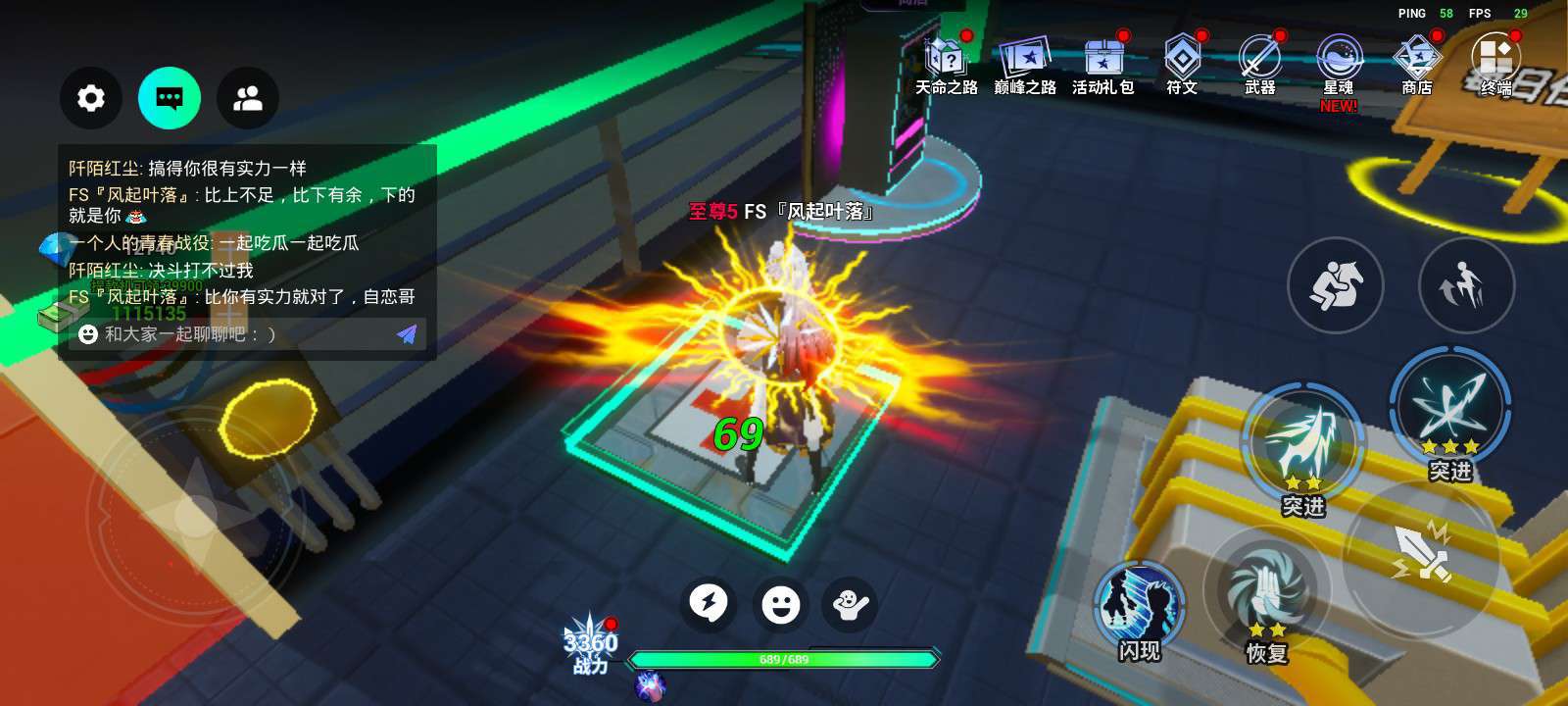The image size is (1568, 706).
Task: Open the 活动礼包 gift pack
Action: click(x=1102, y=65)
